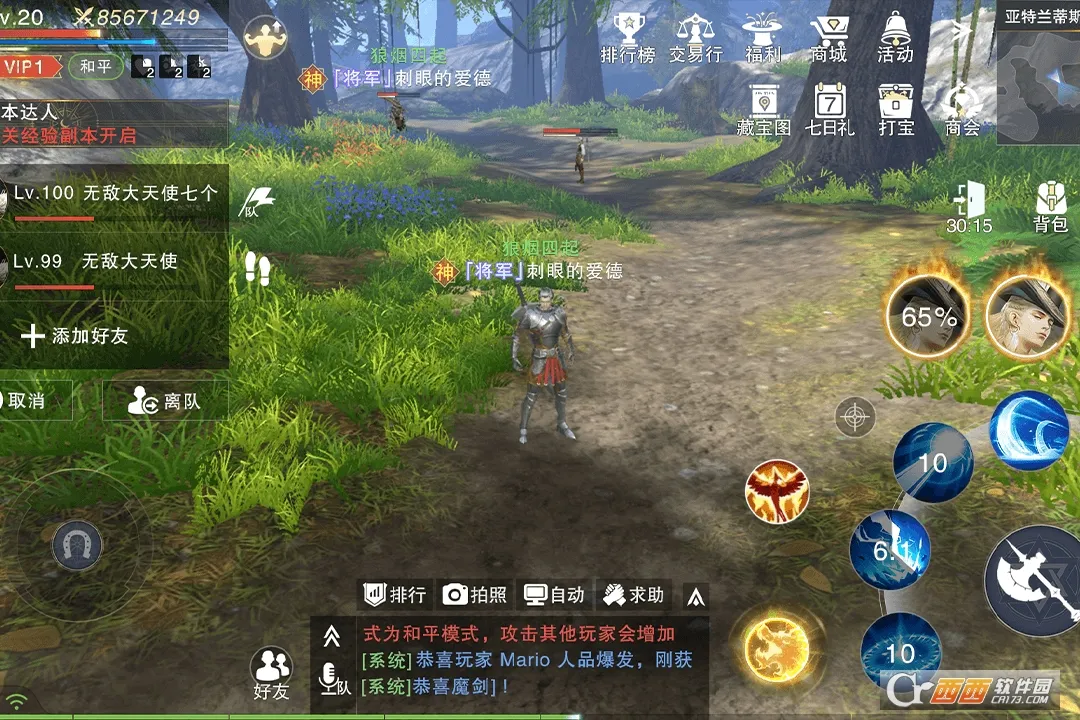1080x720 pixels.
Task: Open the 打宝 treasure hunt chest
Action: click(x=896, y=110)
